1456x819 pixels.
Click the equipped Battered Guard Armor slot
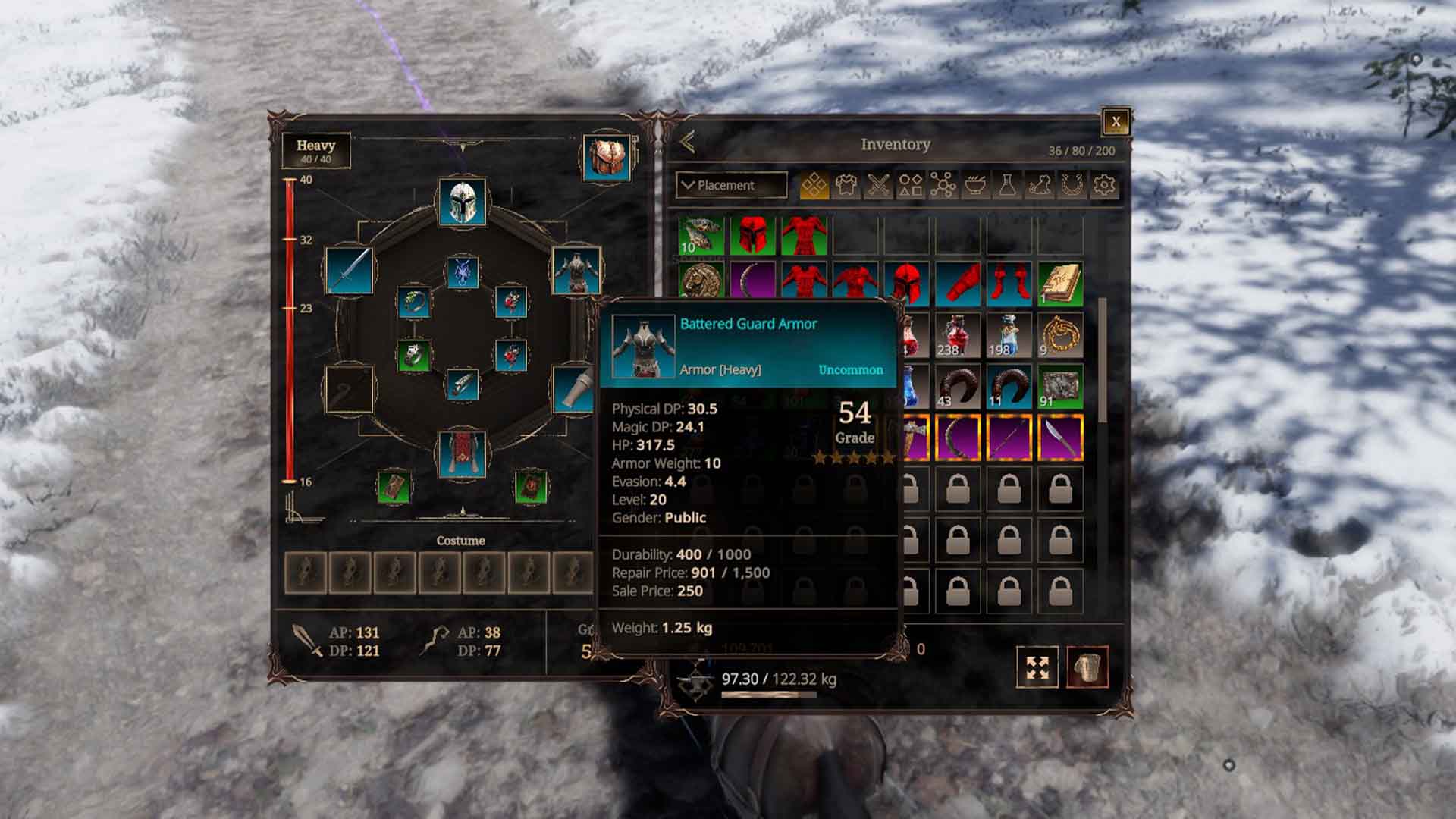[x=576, y=271]
